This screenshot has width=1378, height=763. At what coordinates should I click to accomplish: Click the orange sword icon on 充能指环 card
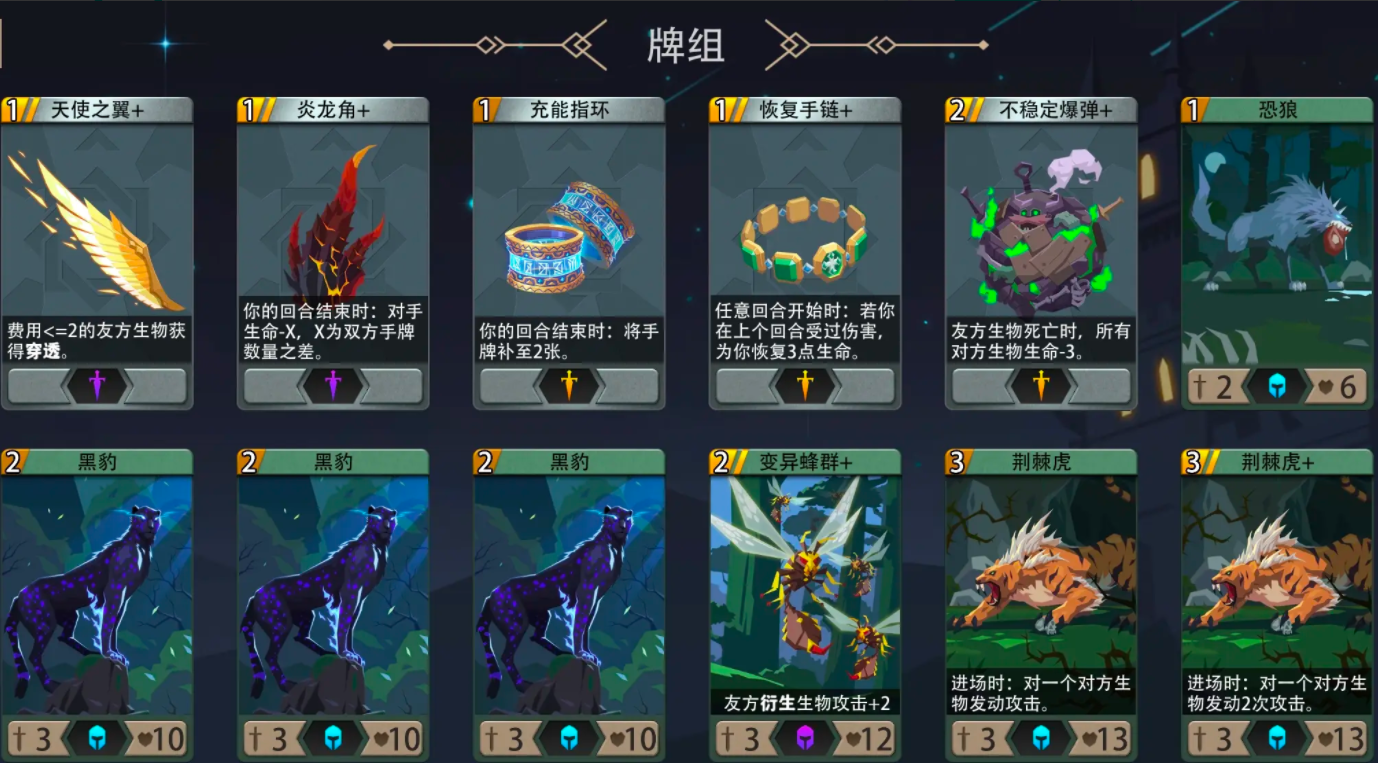pyautogui.click(x=569, y=384)
